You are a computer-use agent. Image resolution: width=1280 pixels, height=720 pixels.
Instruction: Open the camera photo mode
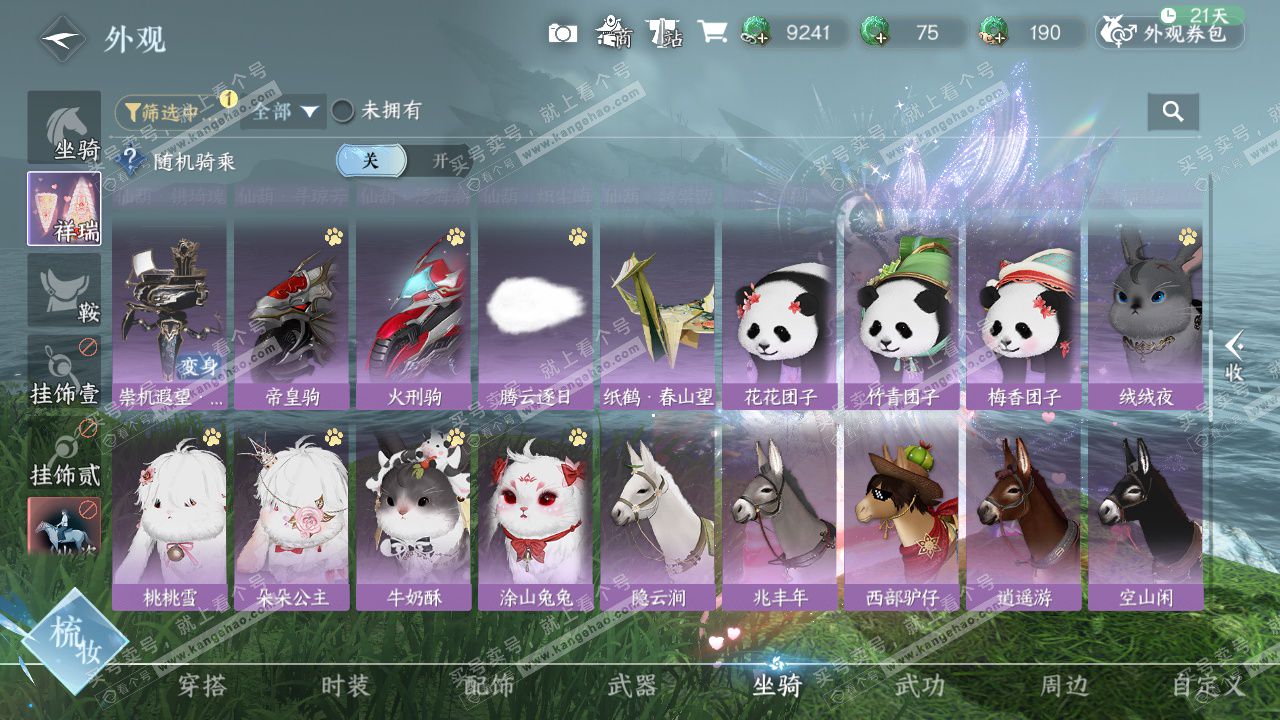(562, 33)
